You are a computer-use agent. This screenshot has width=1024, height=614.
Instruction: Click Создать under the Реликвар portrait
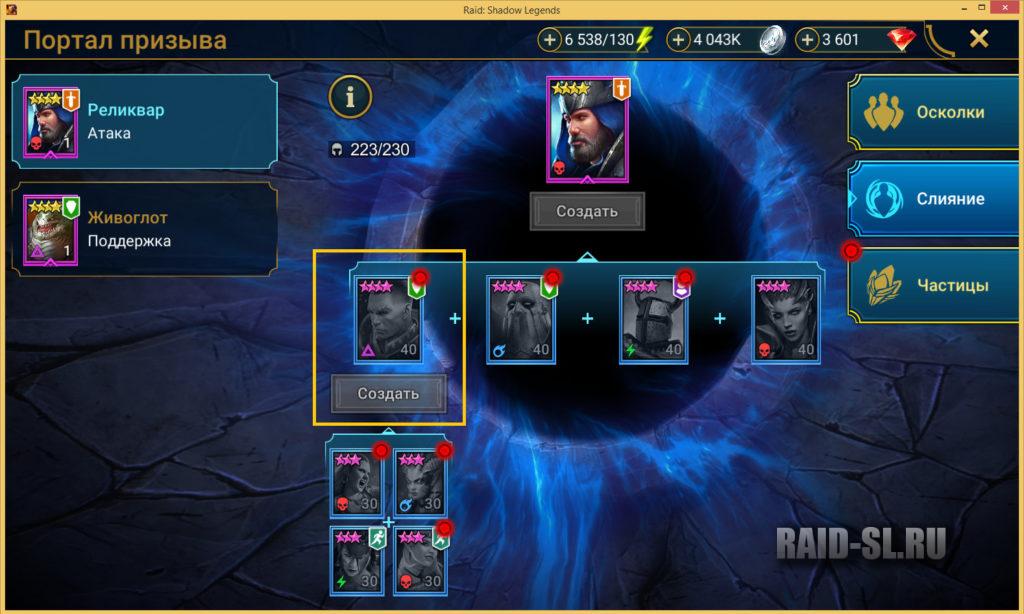pos(587,211)
